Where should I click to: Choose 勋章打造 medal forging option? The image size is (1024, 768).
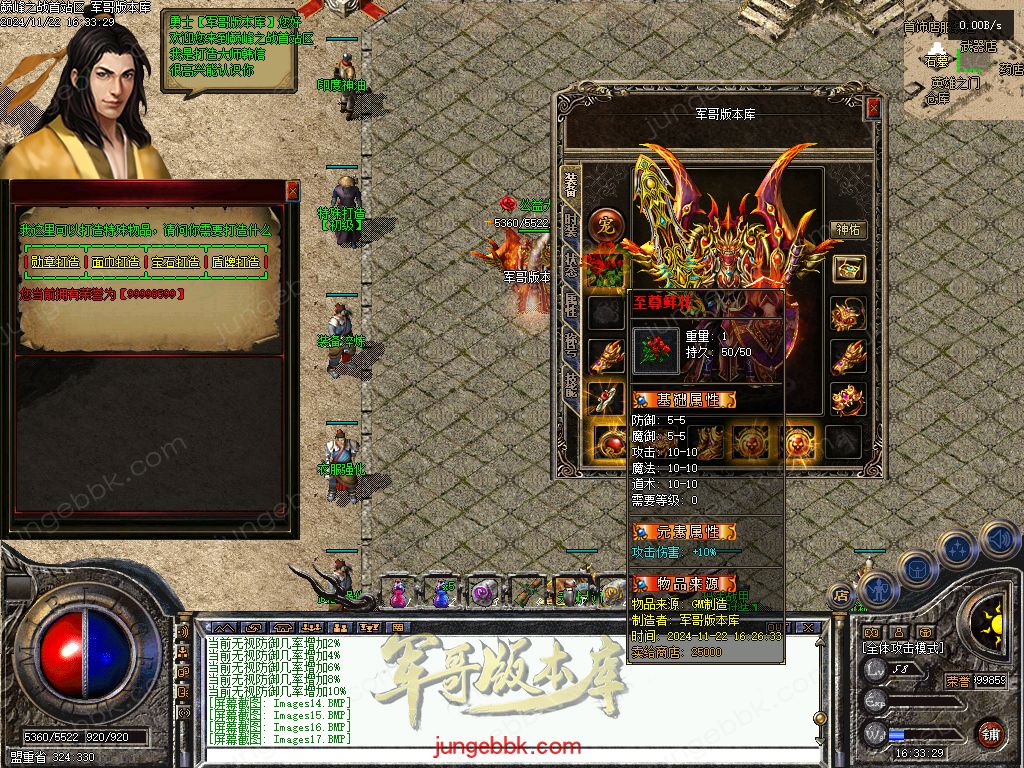coord(55,262)
